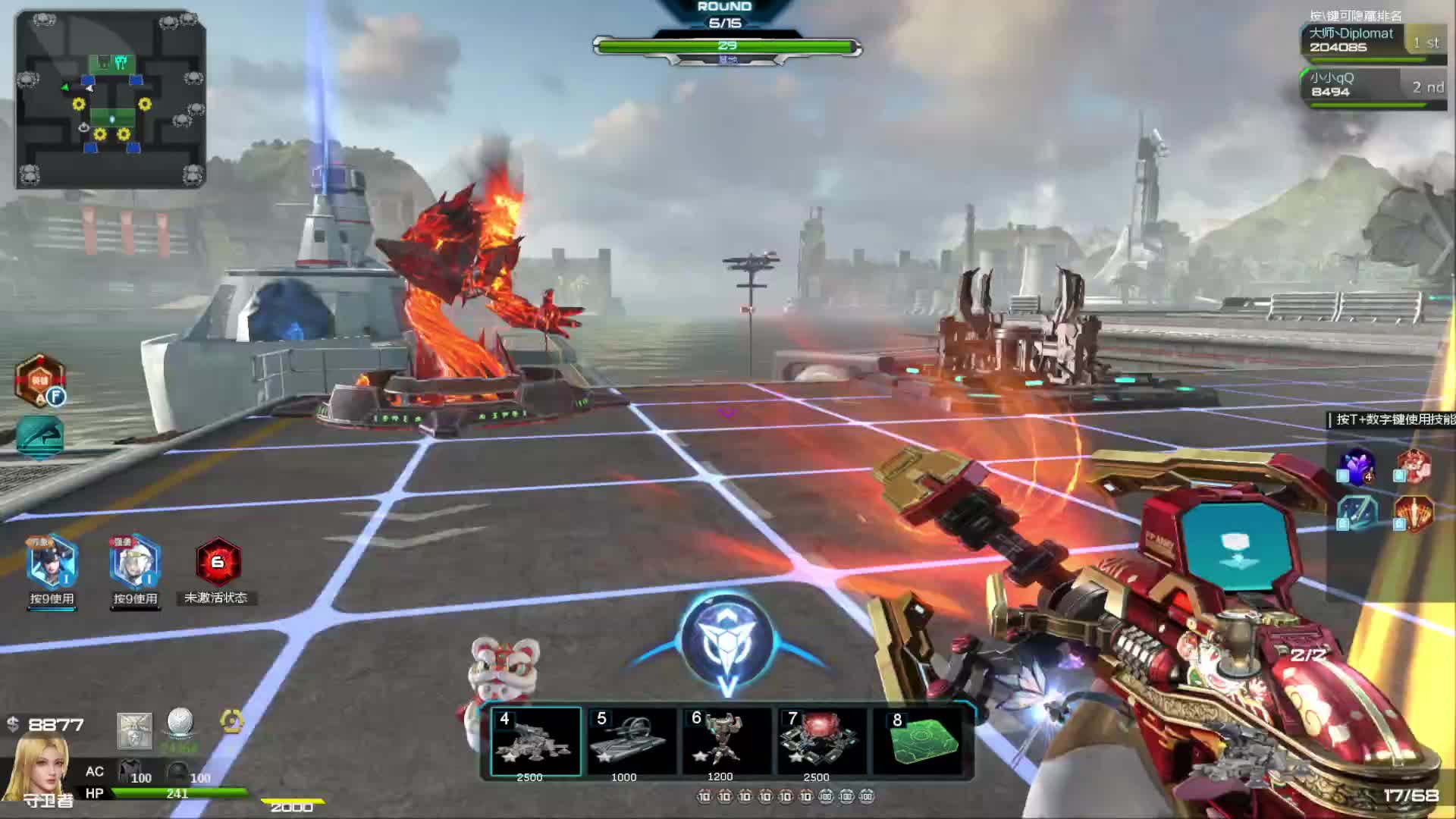The width and height of the screenshot is (1456, 819).
Task: Click the central blue triangle emblem
Action: (x=726, y=641)
